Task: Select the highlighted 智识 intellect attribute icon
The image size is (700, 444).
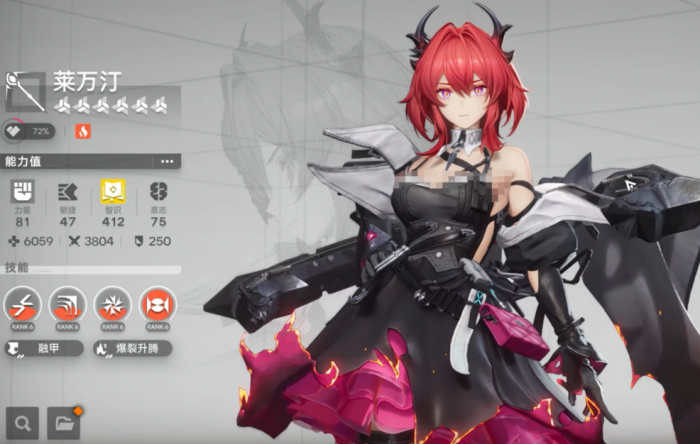Action: (x=113, y=192)
